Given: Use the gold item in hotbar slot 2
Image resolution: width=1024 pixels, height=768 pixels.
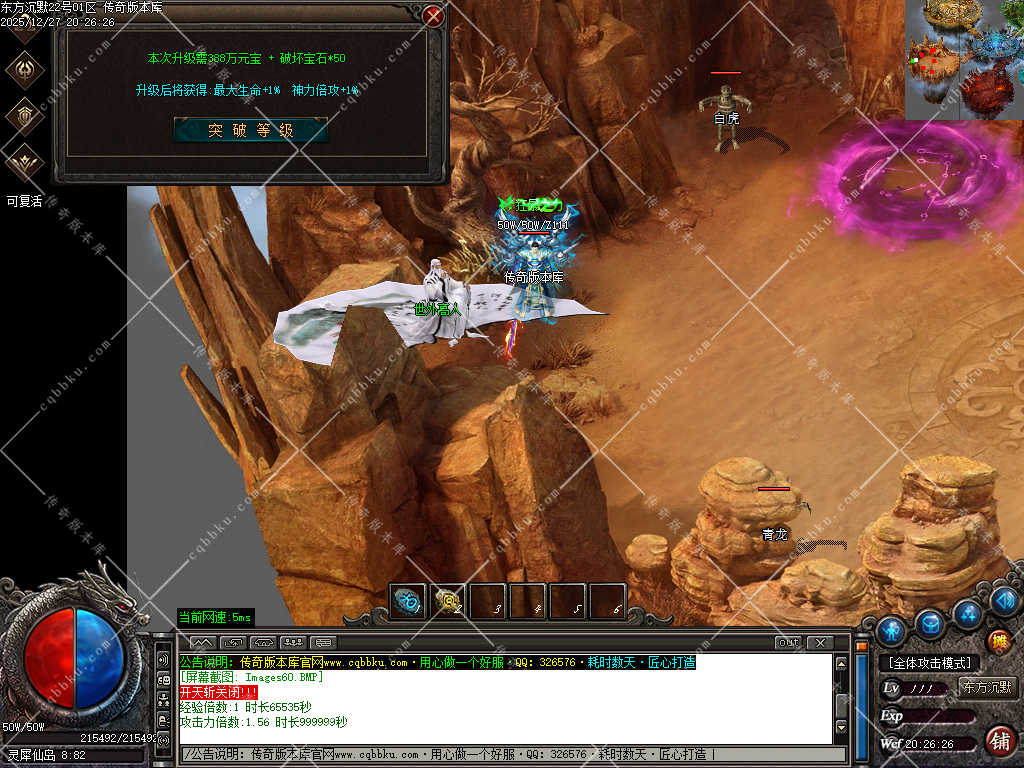Looking at the screenshot, I should click(x=448, y=601).
